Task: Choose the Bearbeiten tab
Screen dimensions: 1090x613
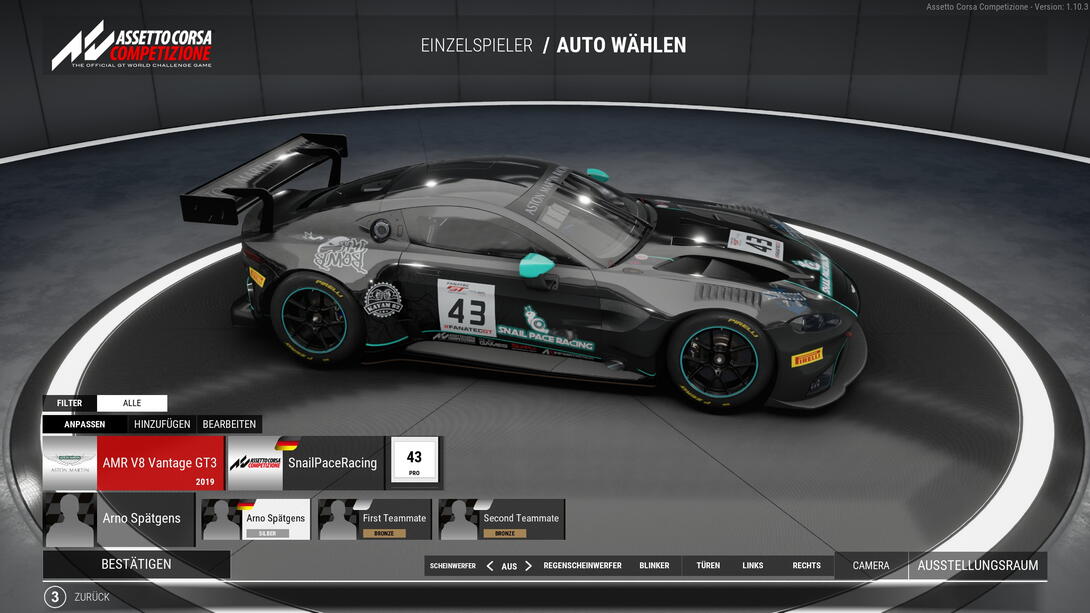Action: tap(229, 424)
